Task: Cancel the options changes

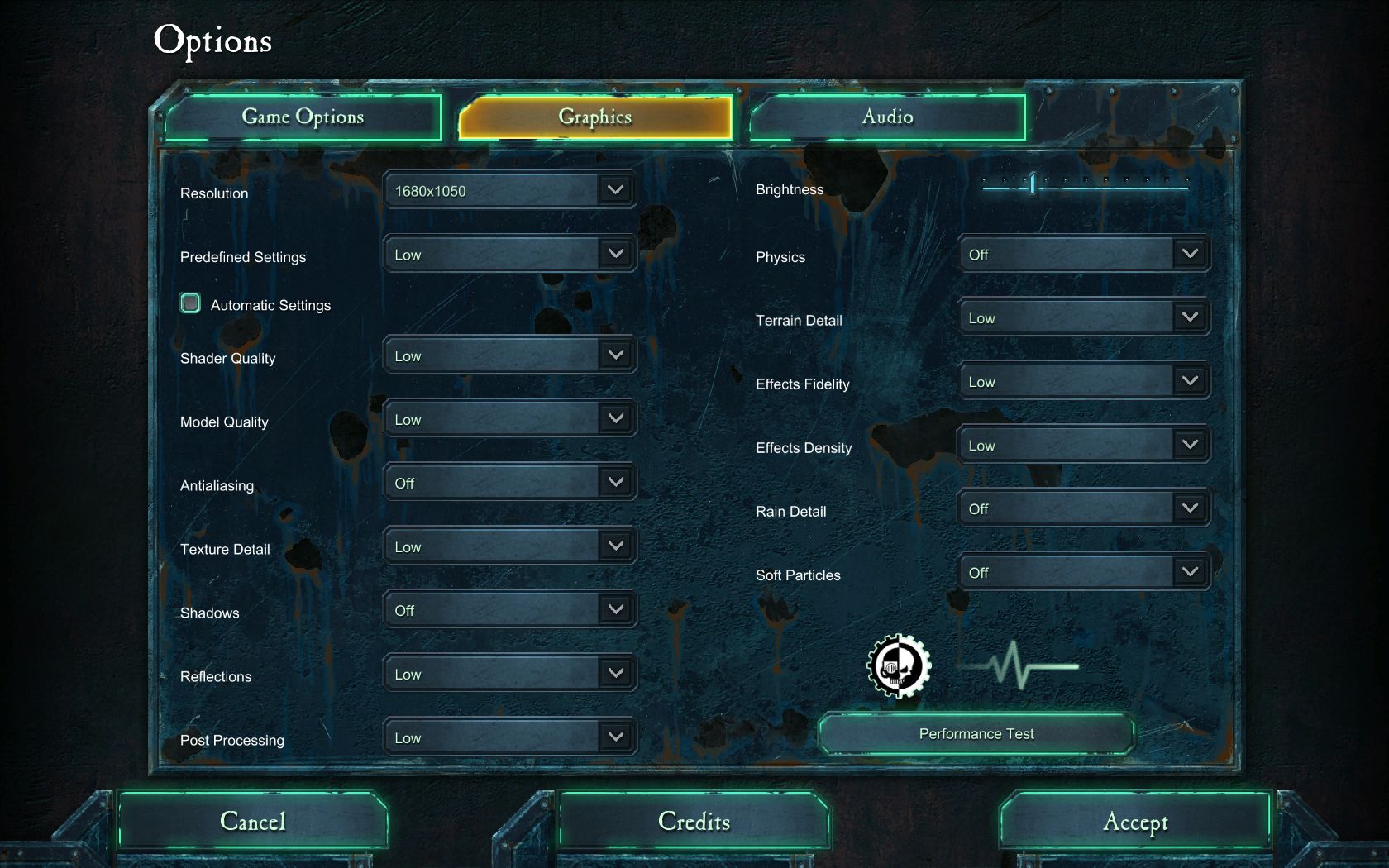Action: pos(253,821)
